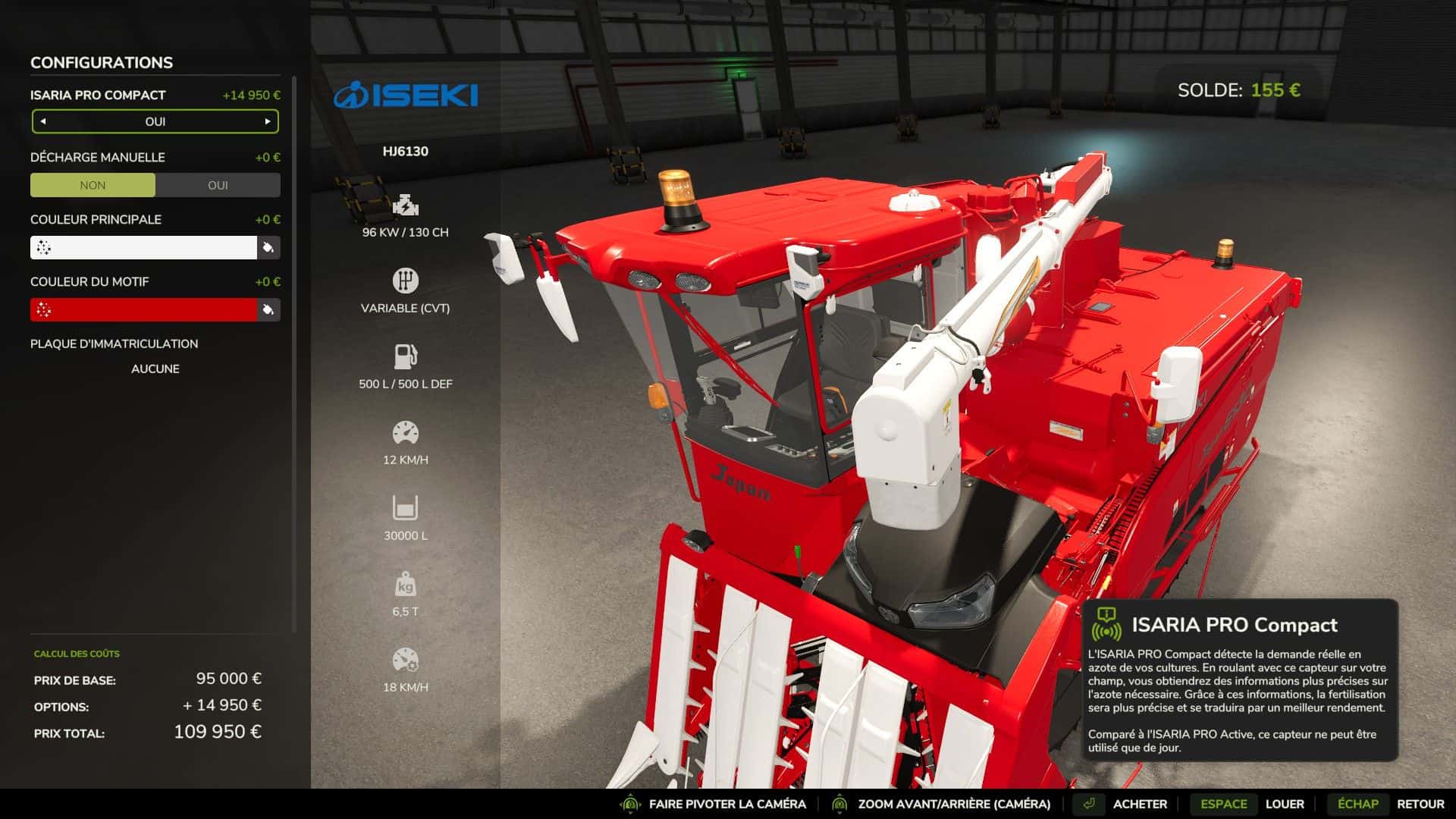This screenshot has height=819, width=1456.
Task: Open the Couleur du Motif red color bar
Action: (144, 309)
